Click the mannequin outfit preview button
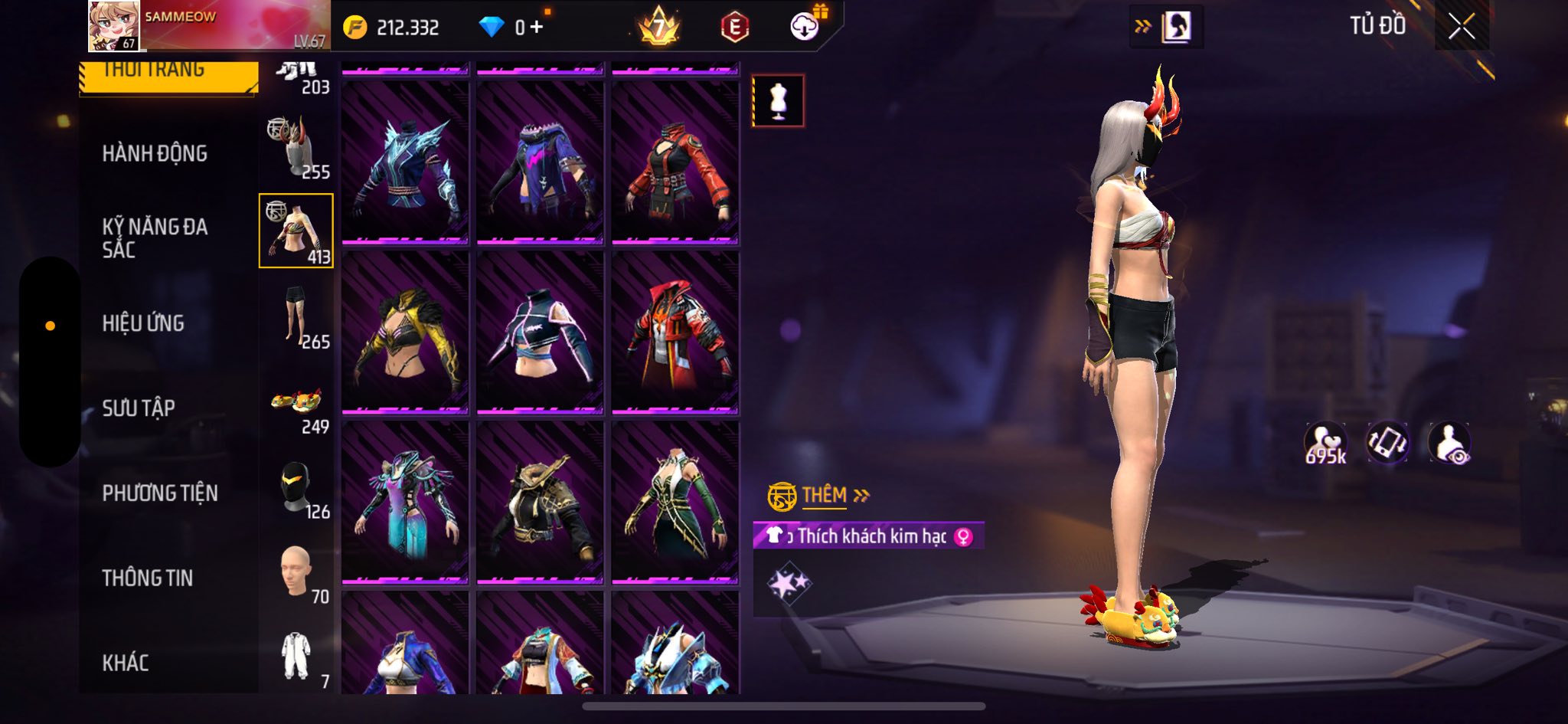Viewport: 1568px width, 724px height. tap(778, 100)
